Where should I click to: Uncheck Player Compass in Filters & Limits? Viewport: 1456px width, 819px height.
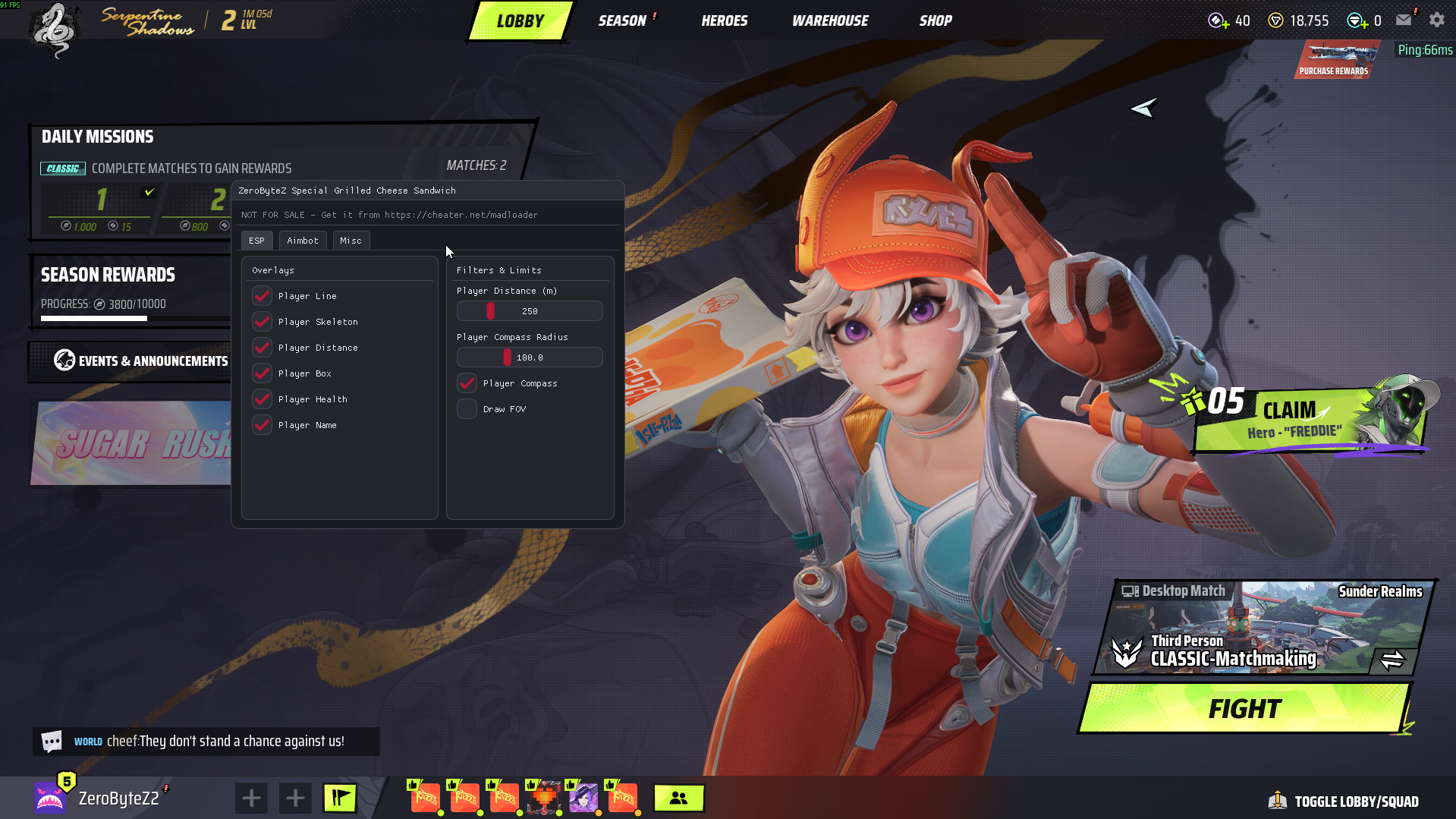tap(467, 383)
